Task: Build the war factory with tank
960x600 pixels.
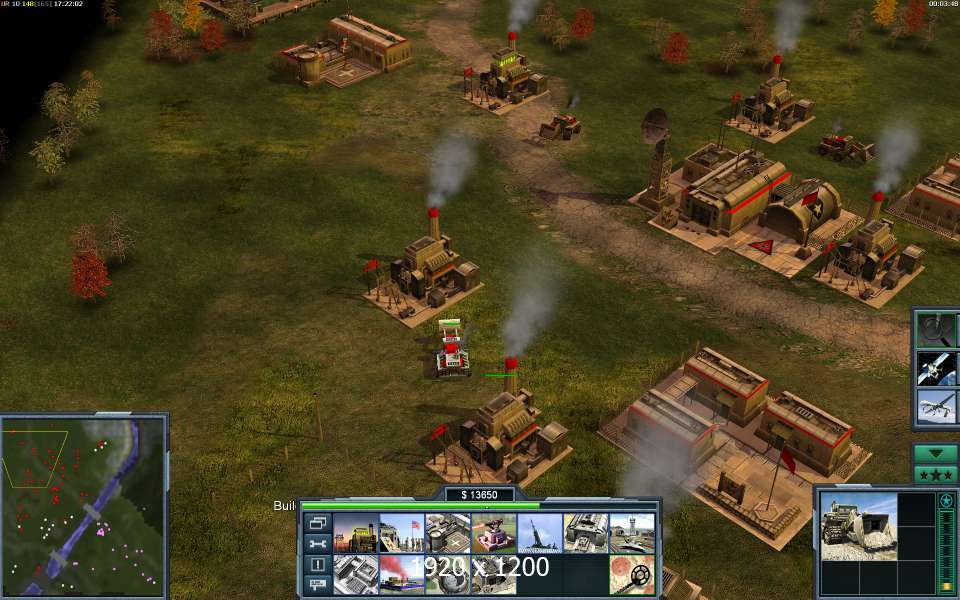Action: click(585, 533)
